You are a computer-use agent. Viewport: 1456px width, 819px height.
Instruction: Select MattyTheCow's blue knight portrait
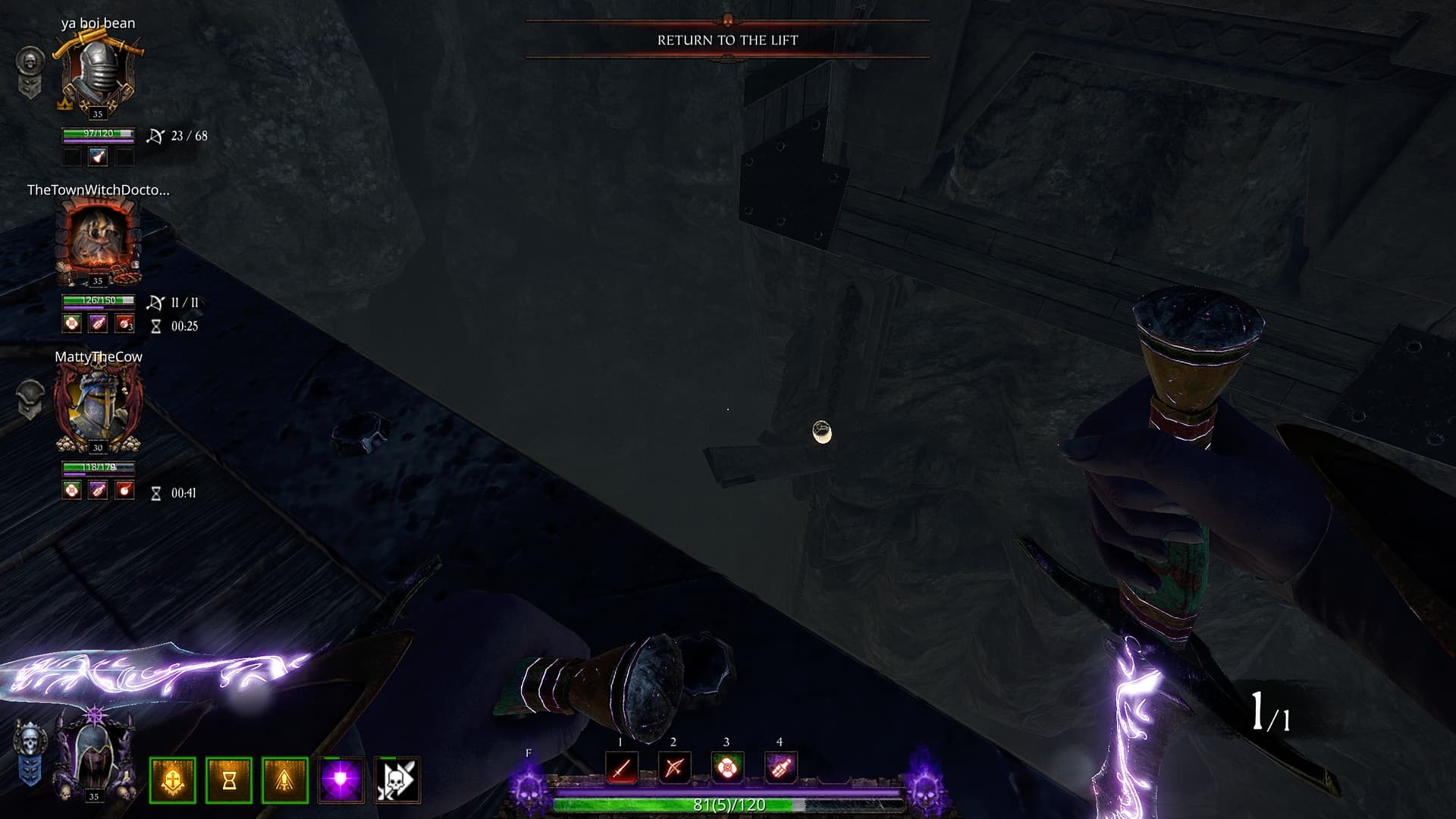pos(98,408)
